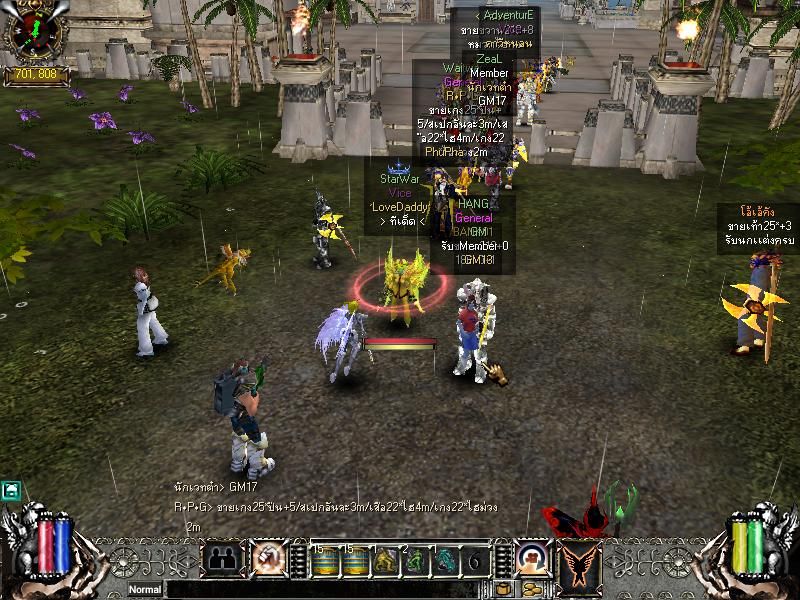This screenshot has width=800, height=600.
Task: Use the second barrel potion slot
Action: tap(355, 560)
